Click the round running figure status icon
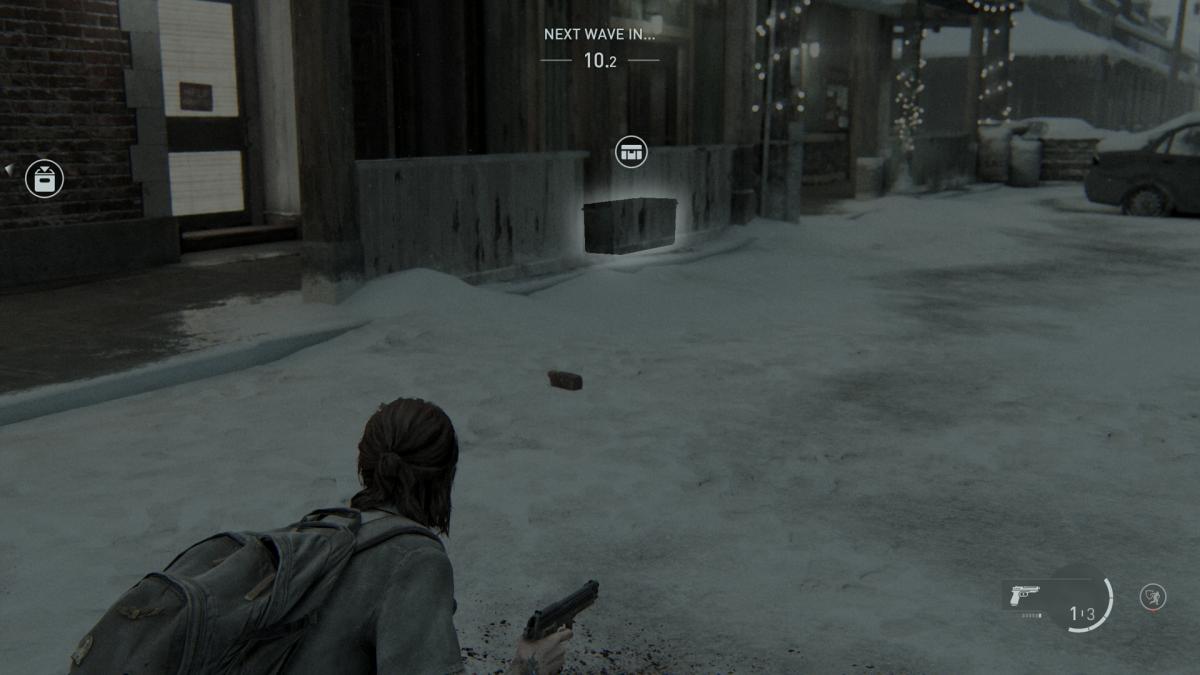The width and height of the screenshot is (1200, 675). click(x=1153, y=597)
